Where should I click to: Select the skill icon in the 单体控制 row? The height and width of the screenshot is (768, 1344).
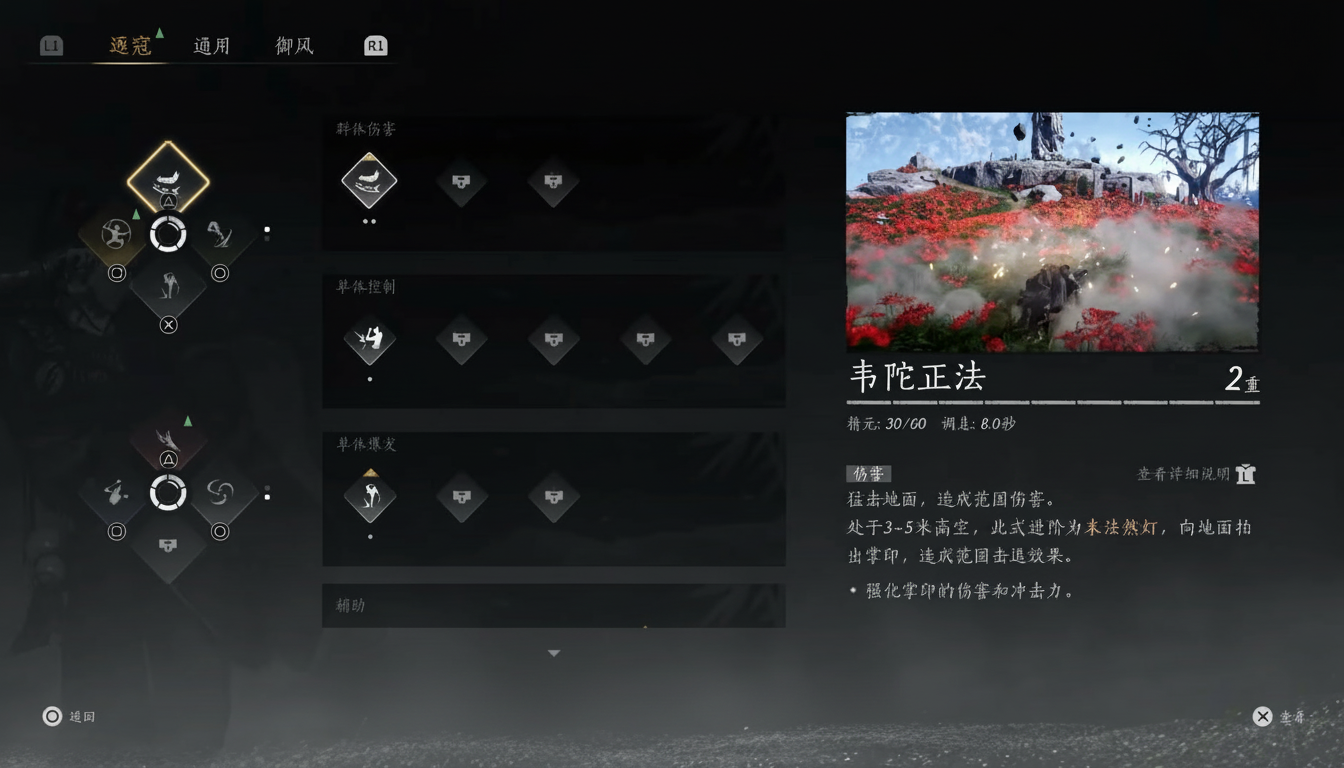tap(370, 340)
